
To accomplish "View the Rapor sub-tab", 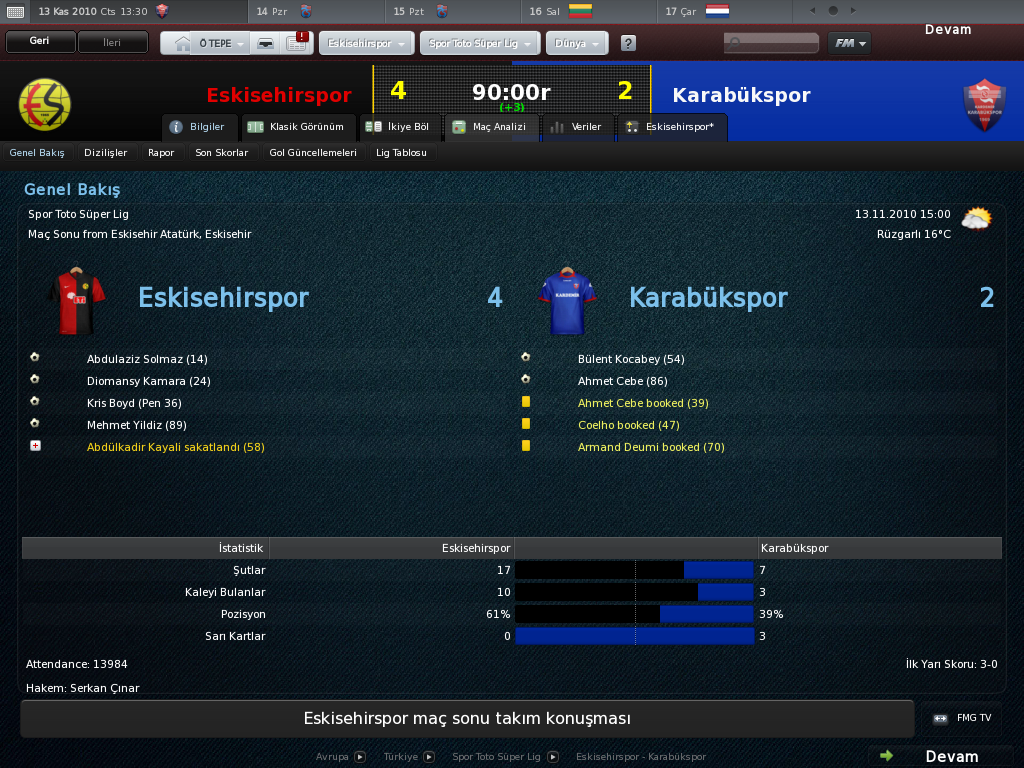I will click(x=161, y=153).
